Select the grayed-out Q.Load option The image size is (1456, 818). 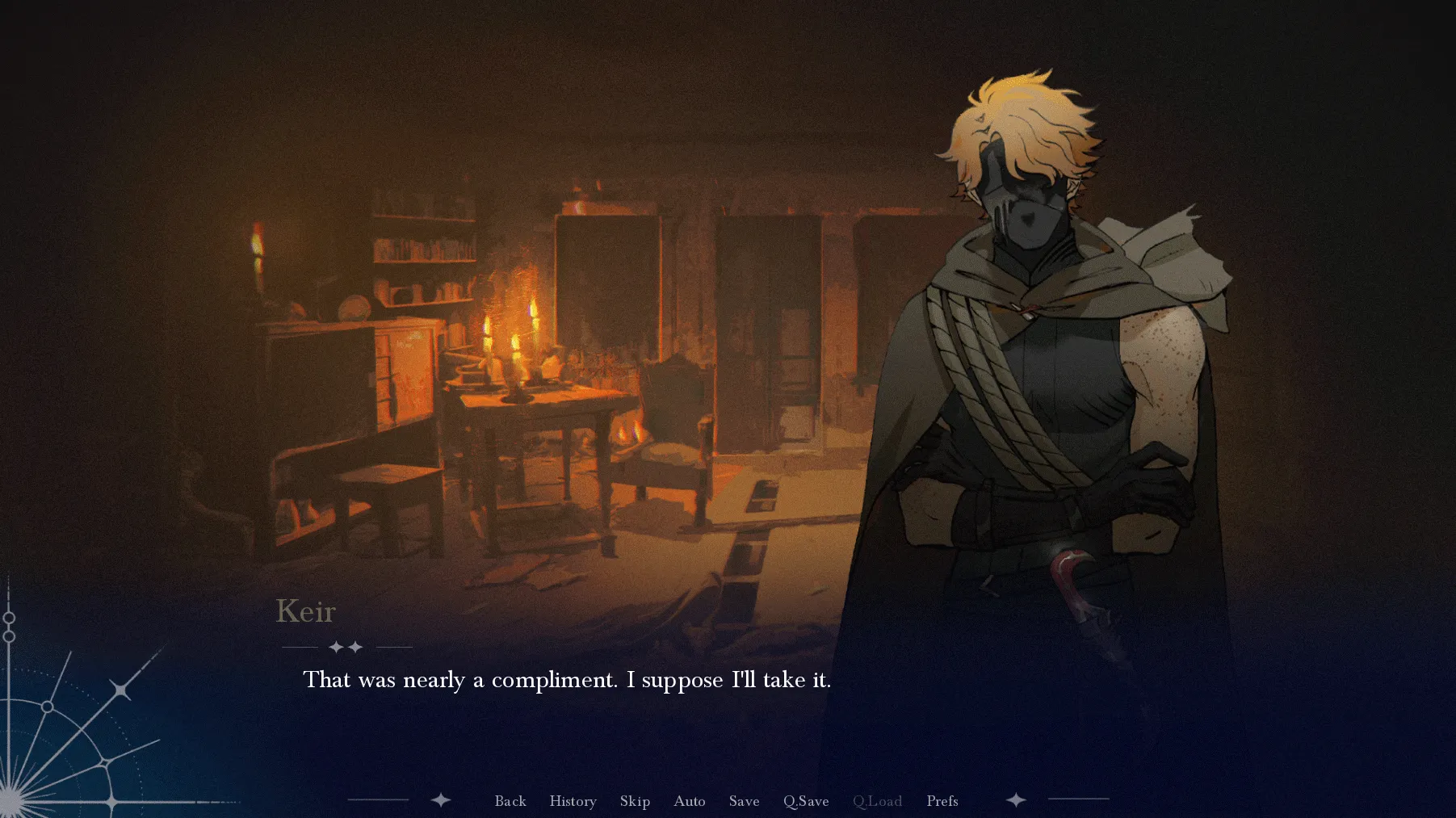[x=877, y=801]
